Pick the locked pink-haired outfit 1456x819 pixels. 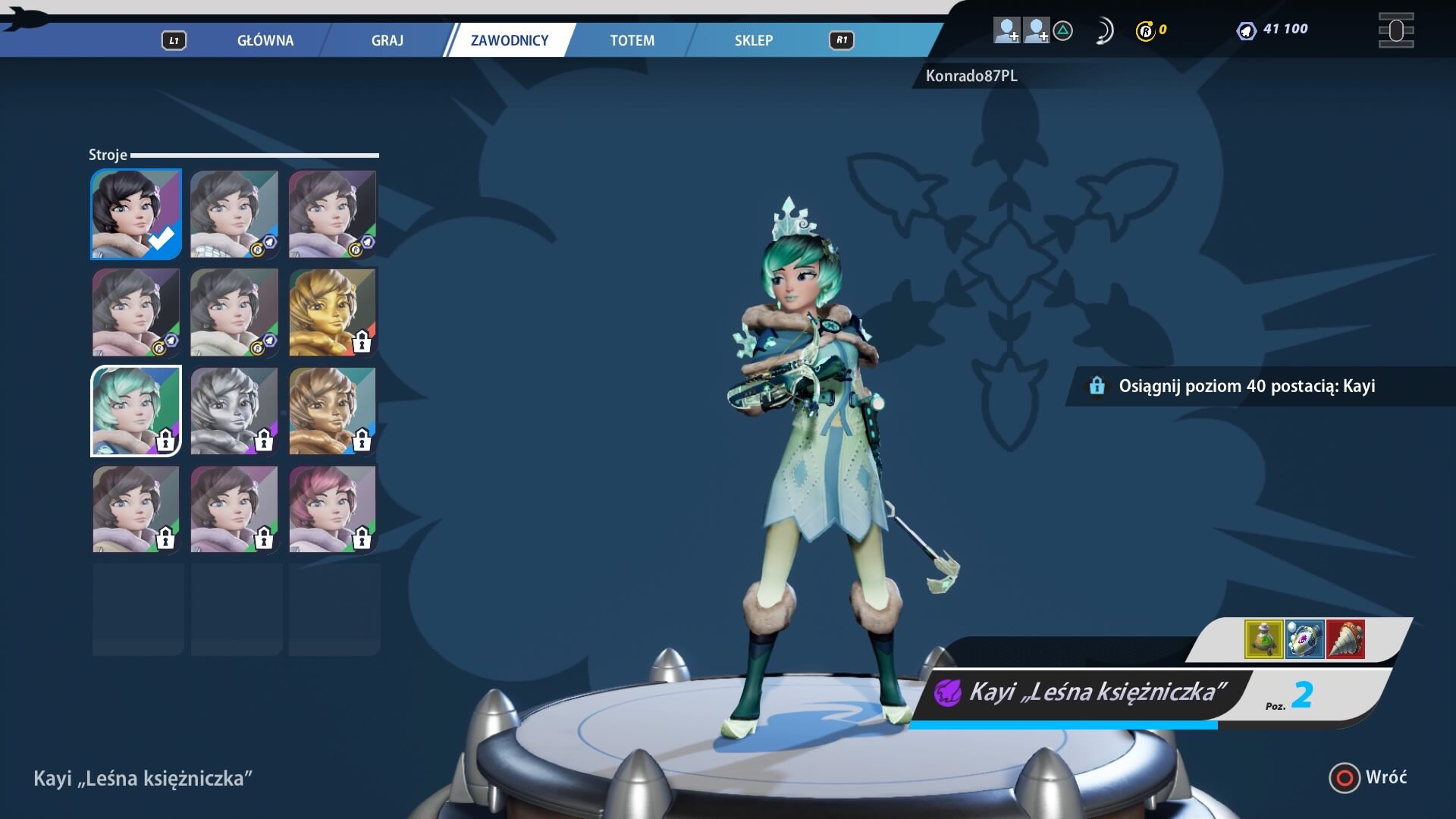[332, 509]
